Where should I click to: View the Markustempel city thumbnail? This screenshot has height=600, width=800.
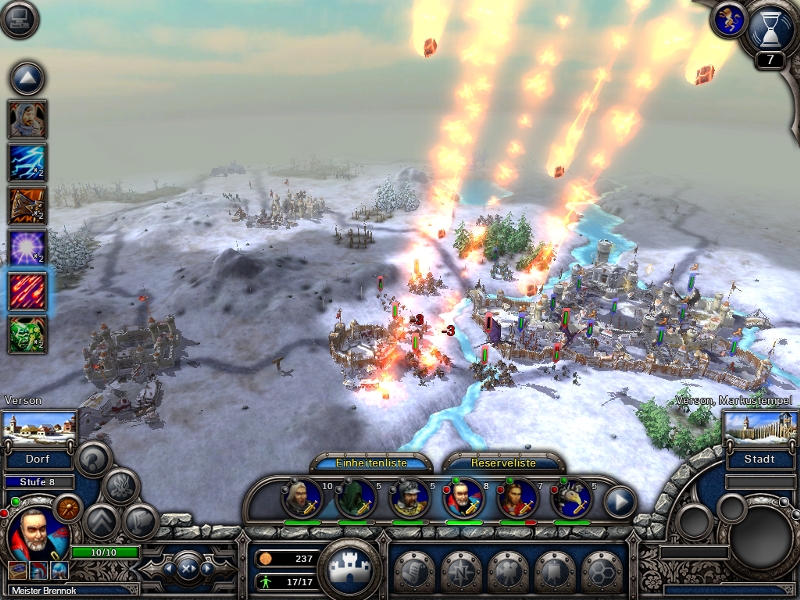click(x=758, y=428)
